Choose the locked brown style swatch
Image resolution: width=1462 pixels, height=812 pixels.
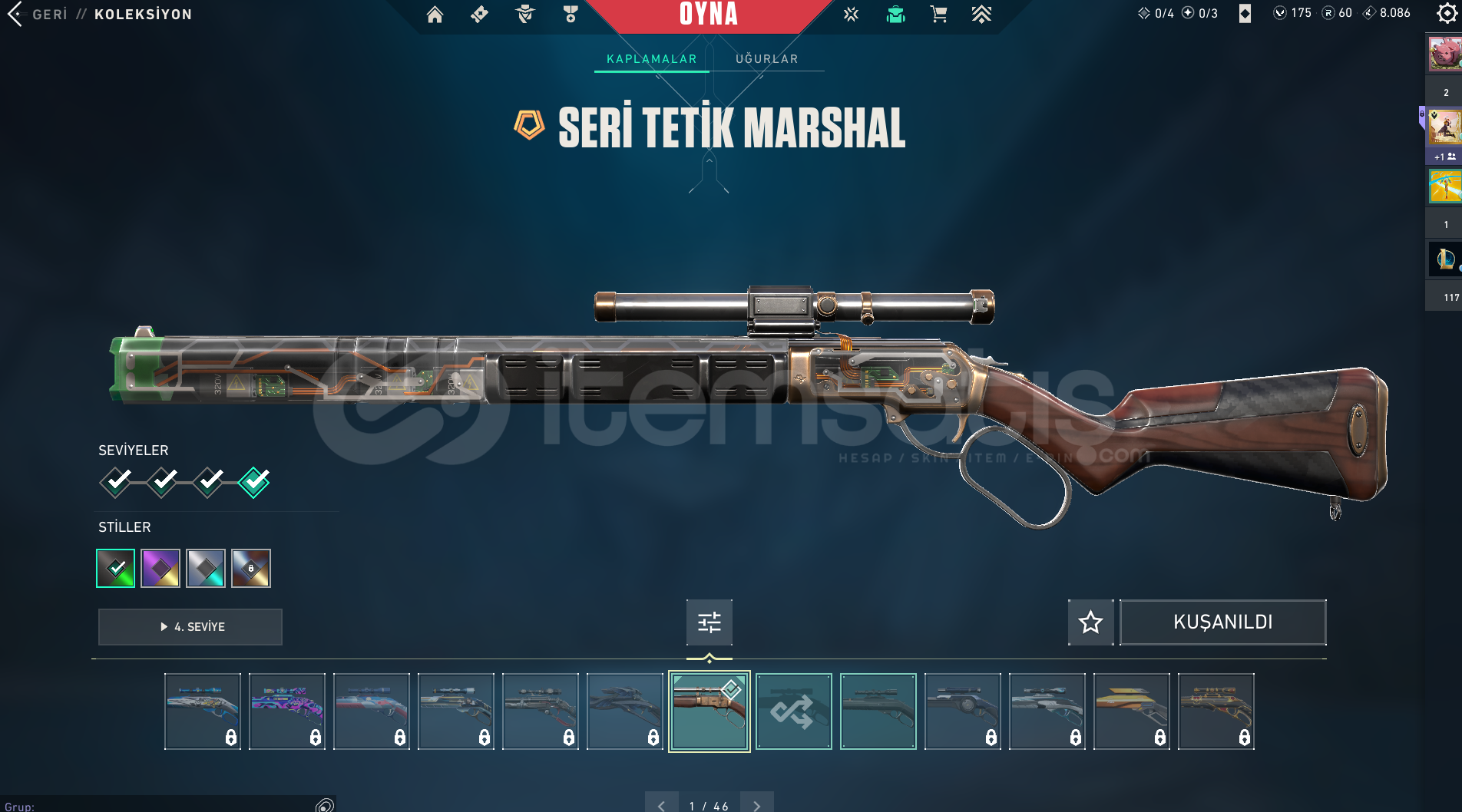[251, 569]
